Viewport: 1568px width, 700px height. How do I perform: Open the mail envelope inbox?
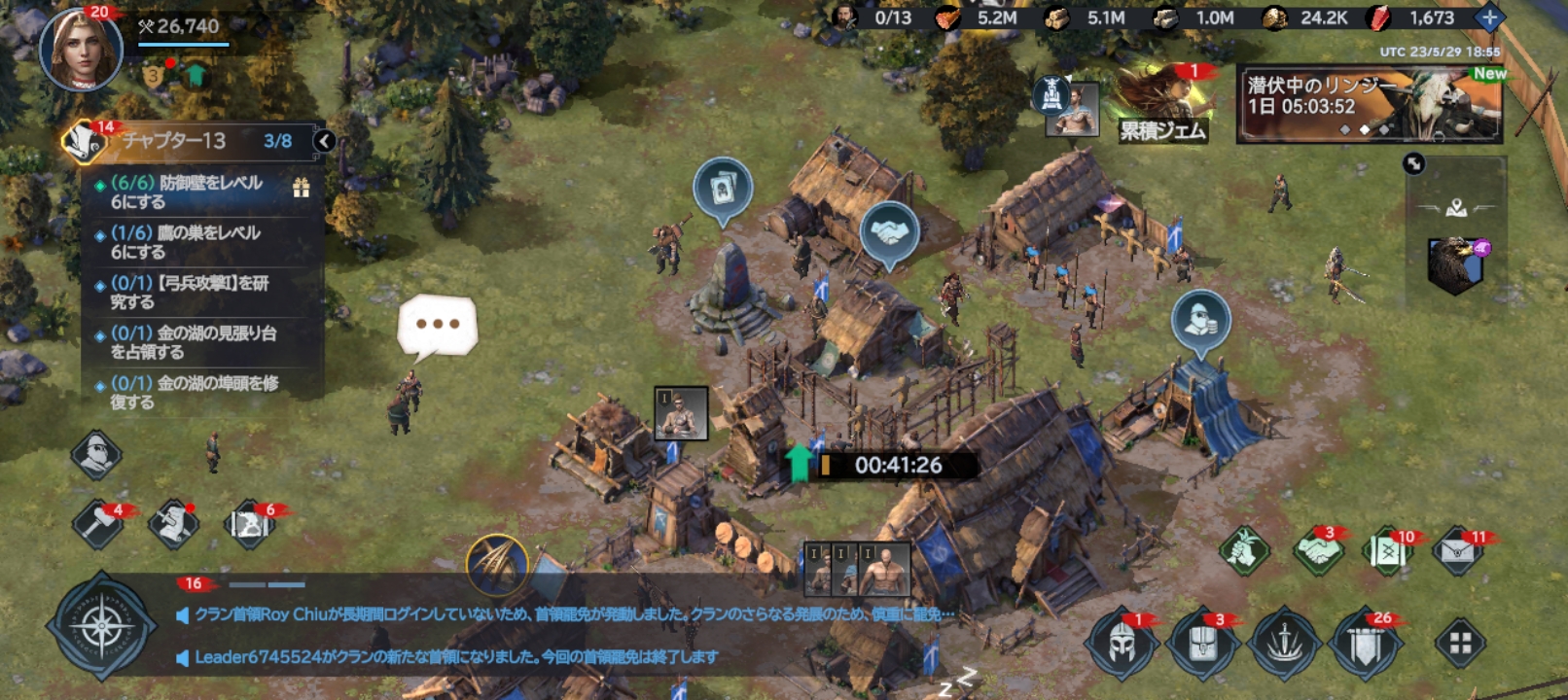pos(1457,551)
